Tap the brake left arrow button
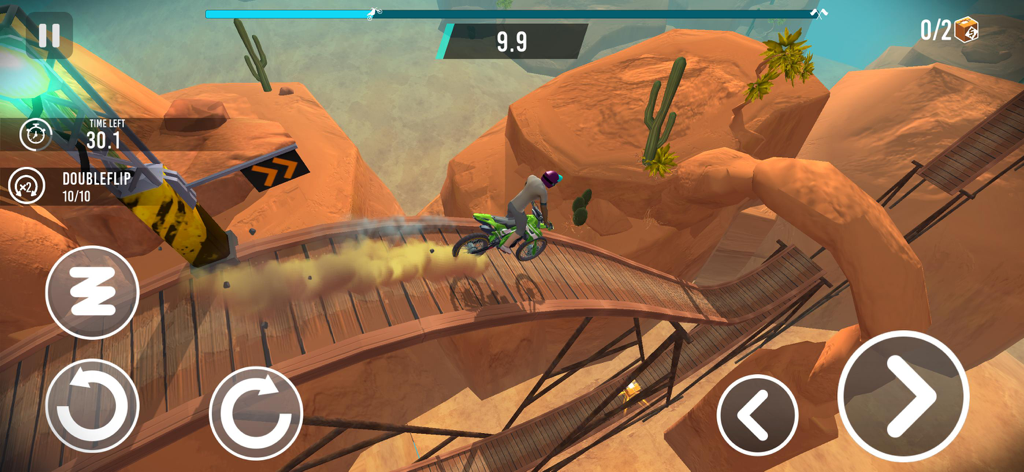This screenshot has width=1024, height=472. pyautogui.click(x=757, y=414)
